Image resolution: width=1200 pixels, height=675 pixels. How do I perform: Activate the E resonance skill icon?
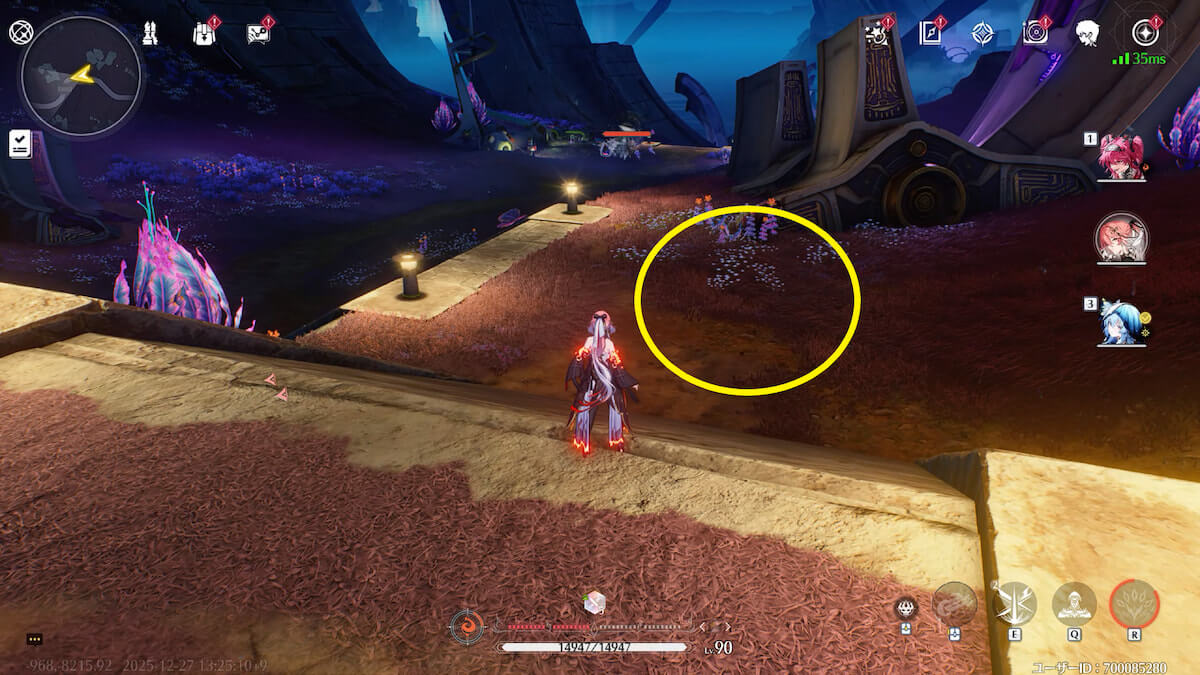pos(1015,603)
